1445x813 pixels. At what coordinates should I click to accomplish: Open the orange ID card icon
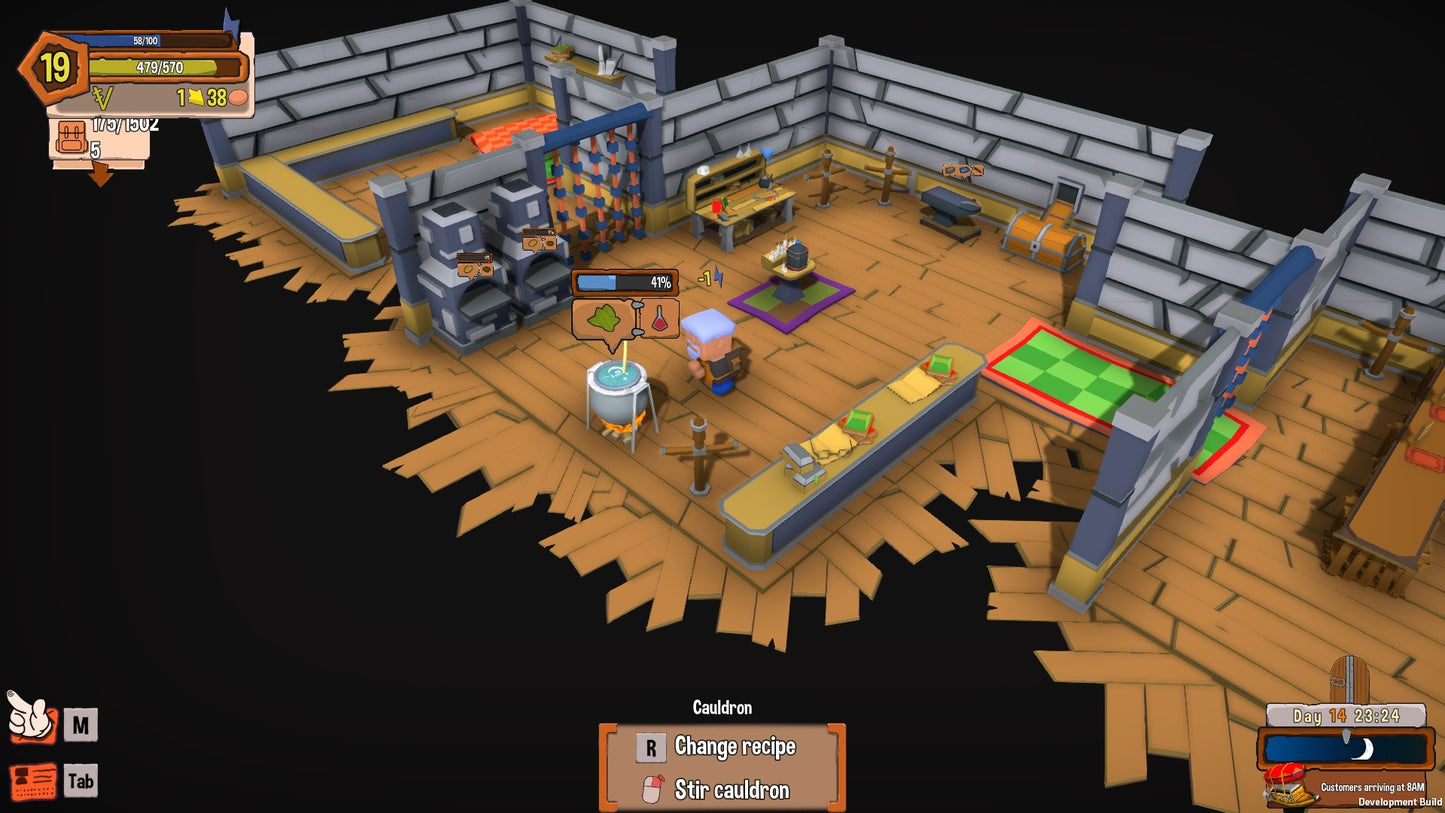(x=33, y=781)
